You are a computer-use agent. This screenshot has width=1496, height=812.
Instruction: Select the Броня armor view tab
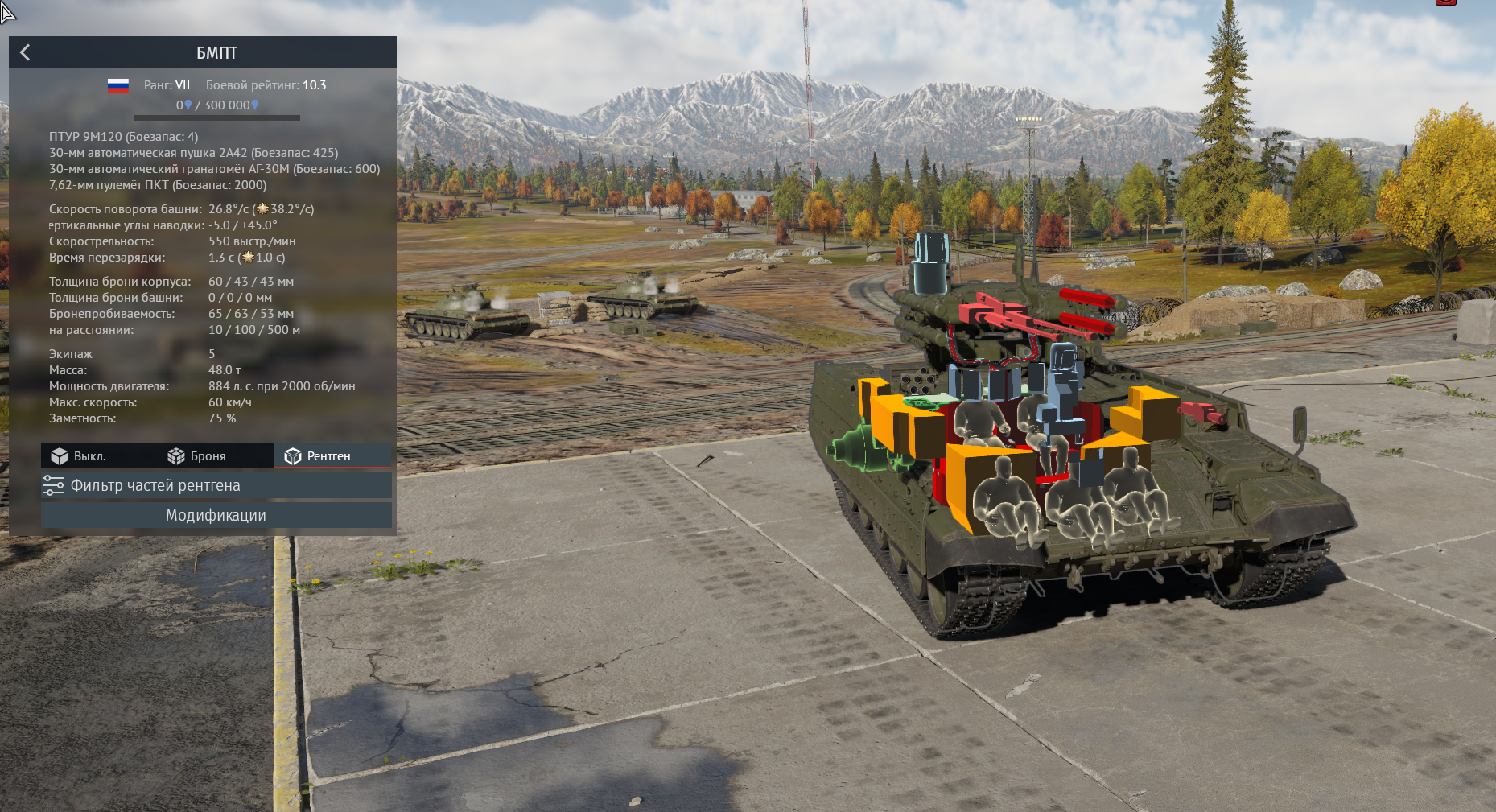coord(197,456)
